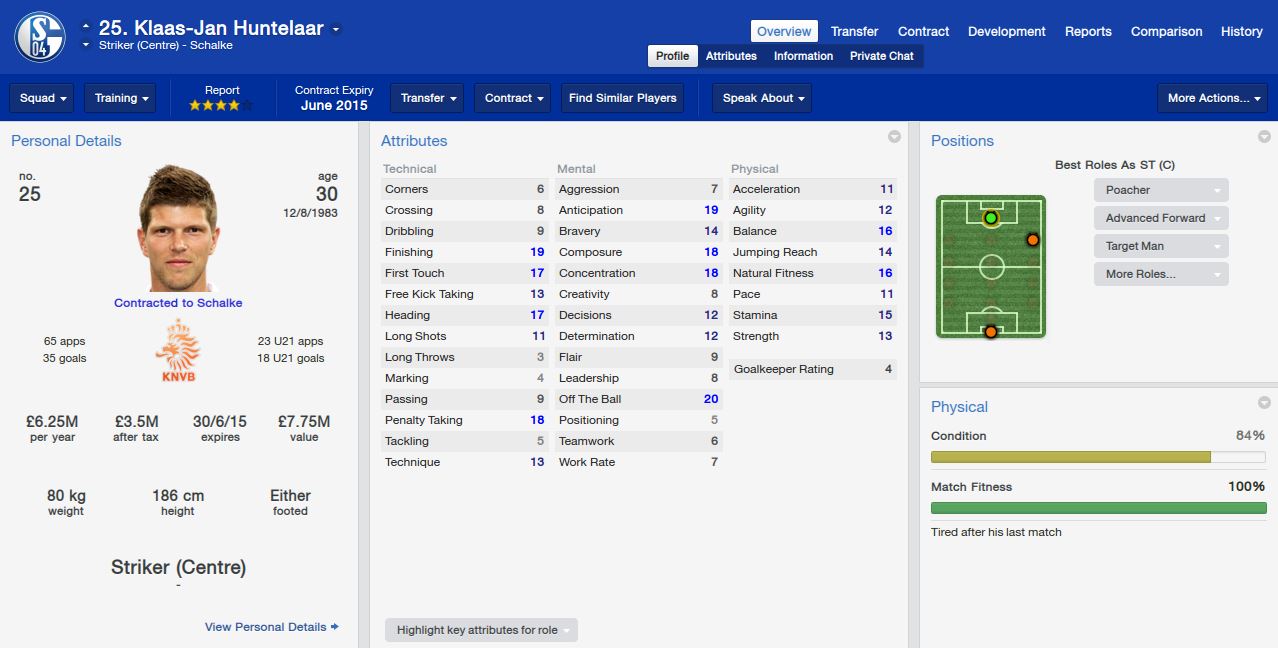Viewport: 1278px width, 648px height.
Task: Open Highlight key attributes for role dropdown
Action: [481, 630]
